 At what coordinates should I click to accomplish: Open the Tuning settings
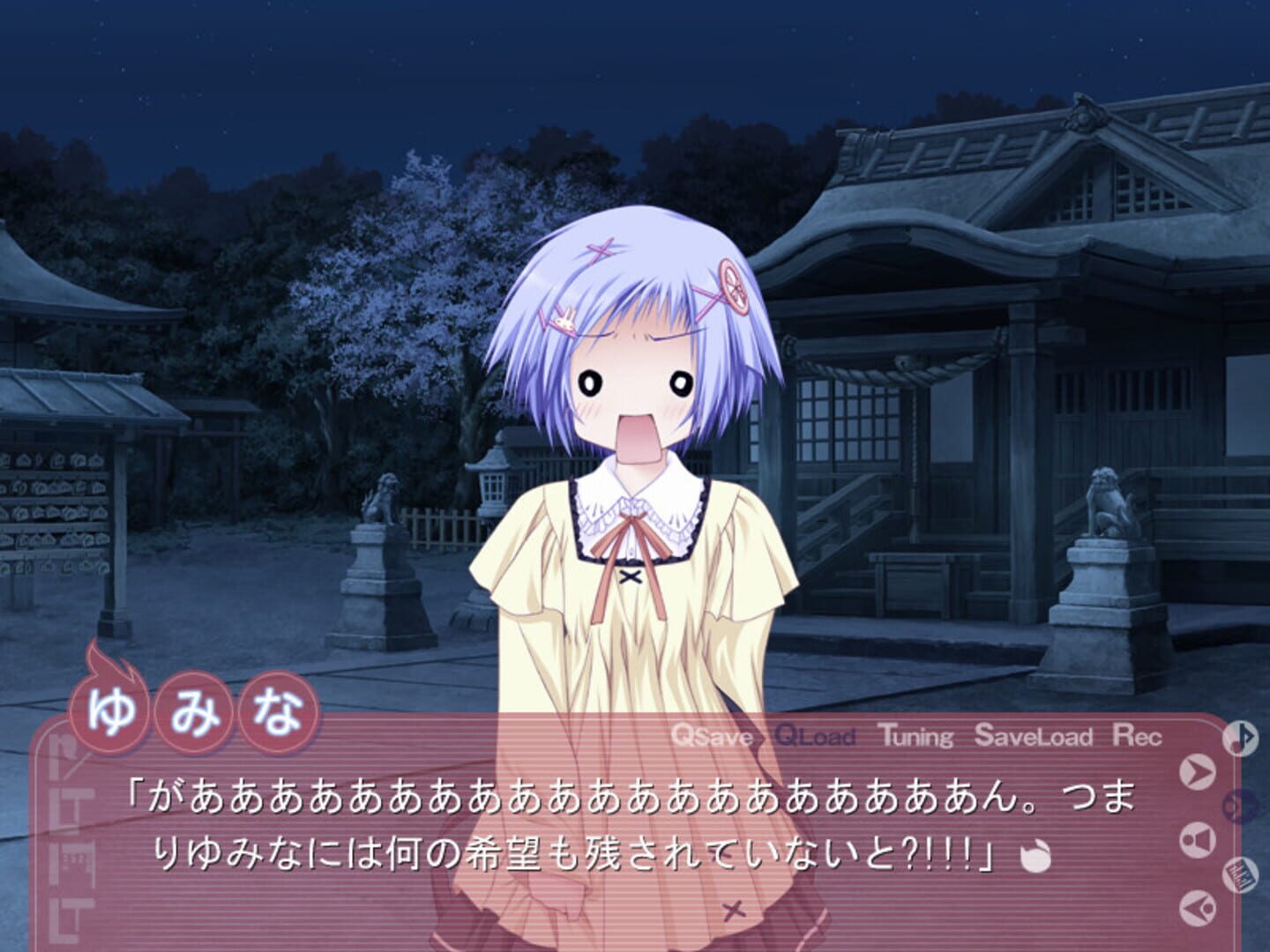(x=915, y=737)
